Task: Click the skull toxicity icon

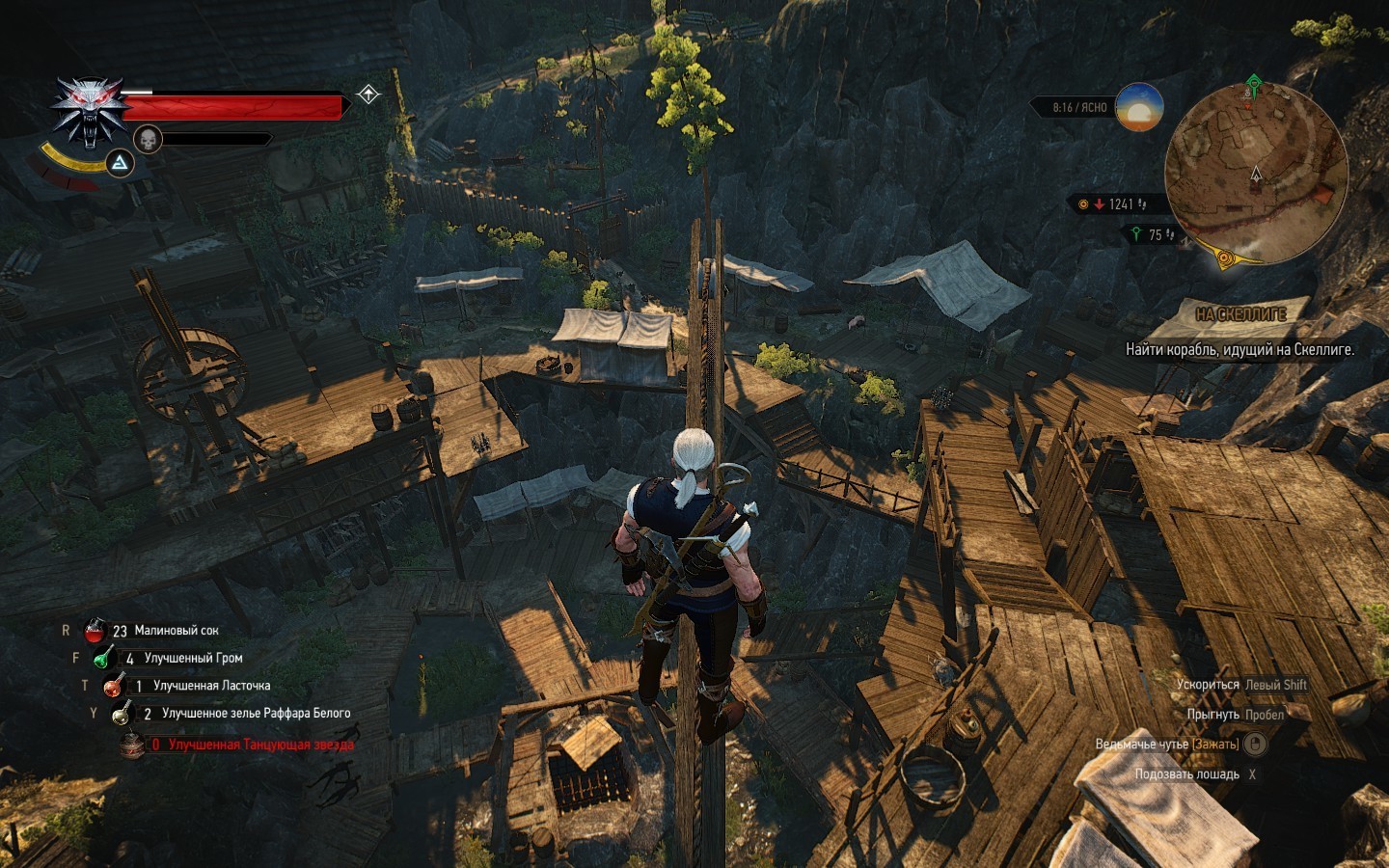Action: pos(148,140)
